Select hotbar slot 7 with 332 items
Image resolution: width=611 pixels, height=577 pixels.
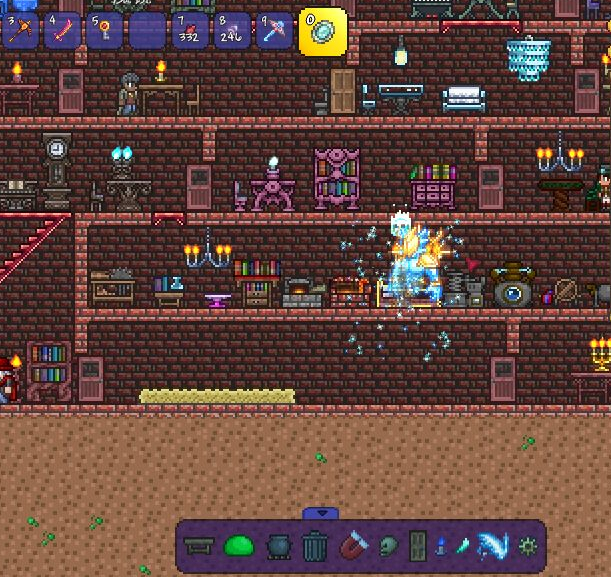[189, 31]
